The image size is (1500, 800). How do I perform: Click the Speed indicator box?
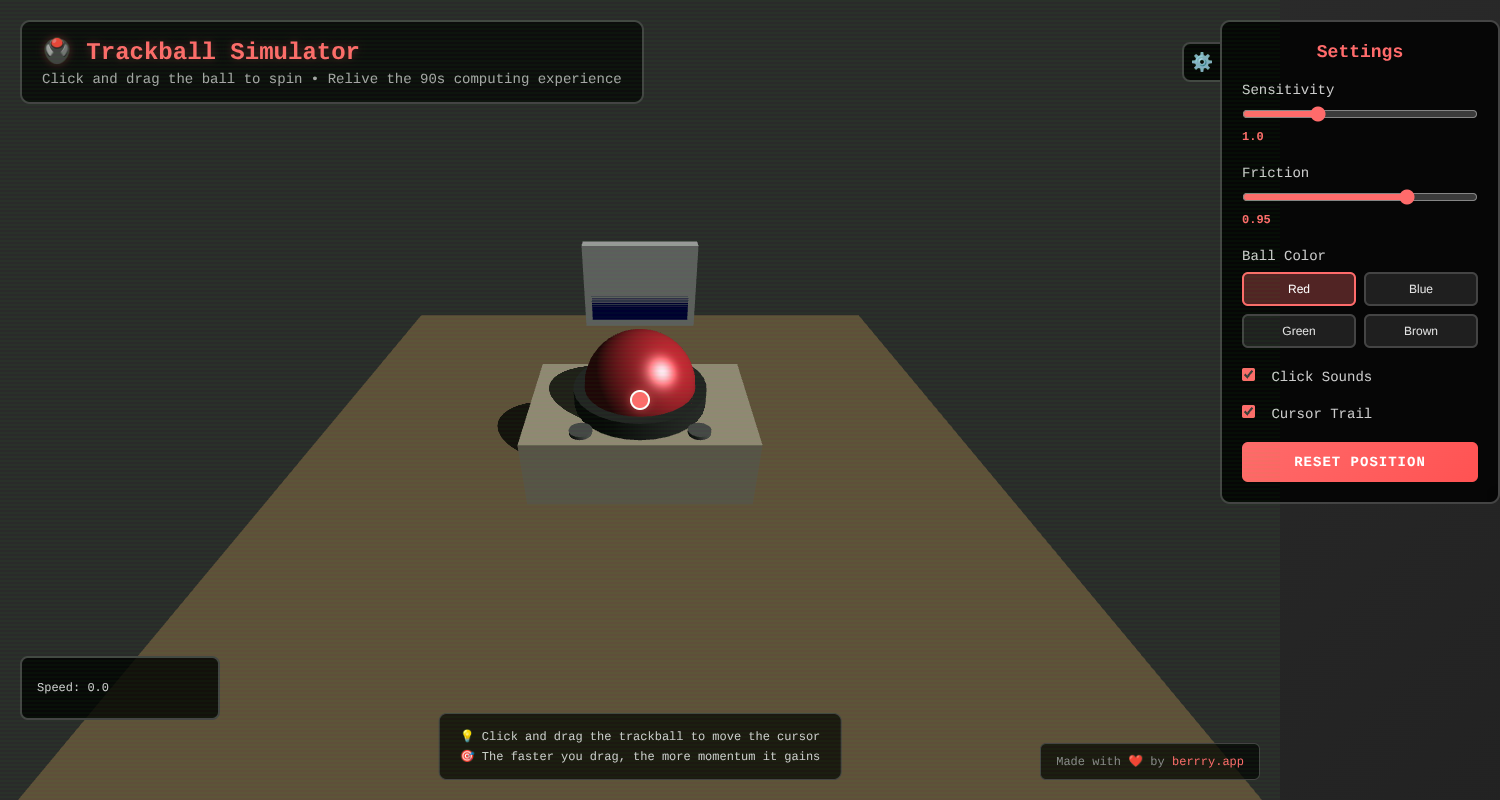[x=119, y=687]
